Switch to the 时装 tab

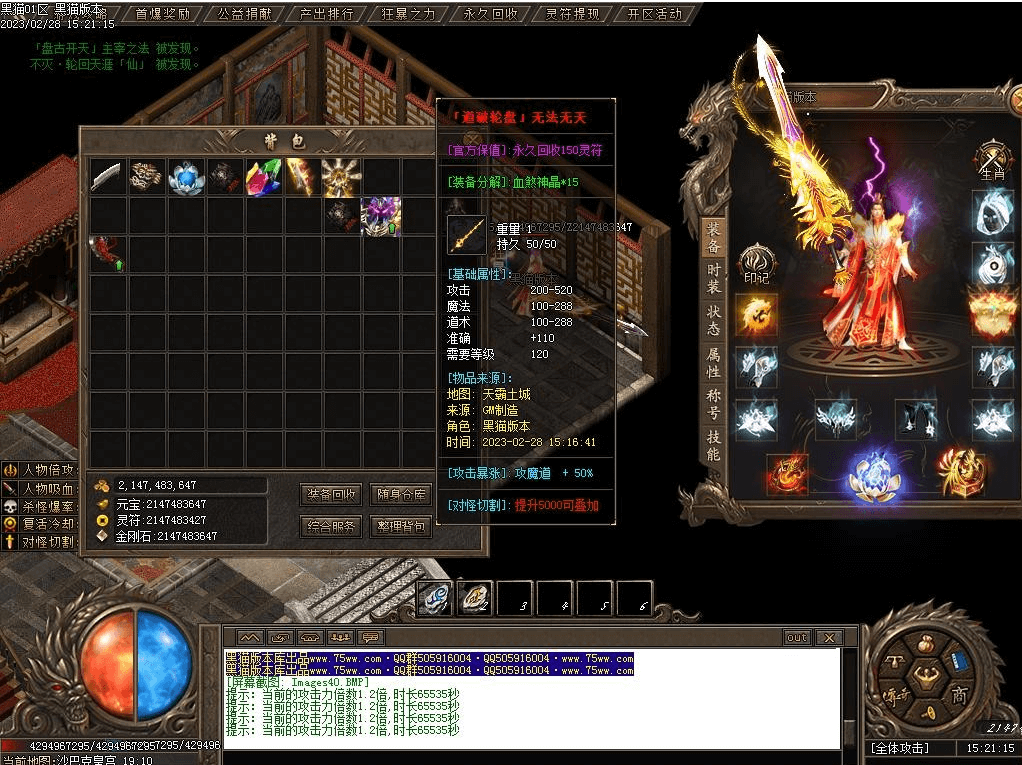tap(713, 281)
